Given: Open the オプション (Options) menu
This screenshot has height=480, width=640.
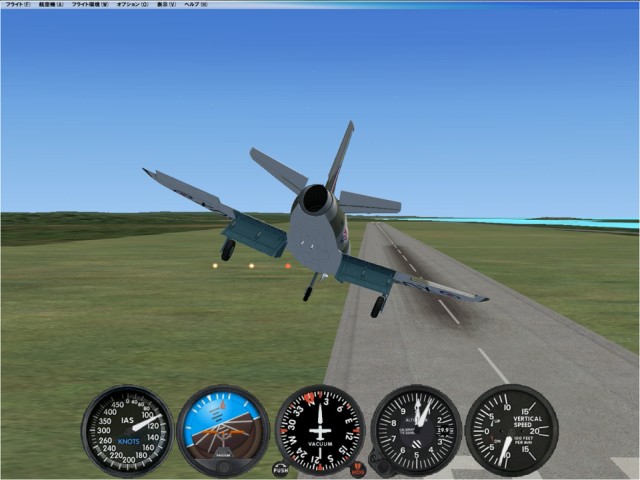Looking at the screenshot, I should 132,5.
